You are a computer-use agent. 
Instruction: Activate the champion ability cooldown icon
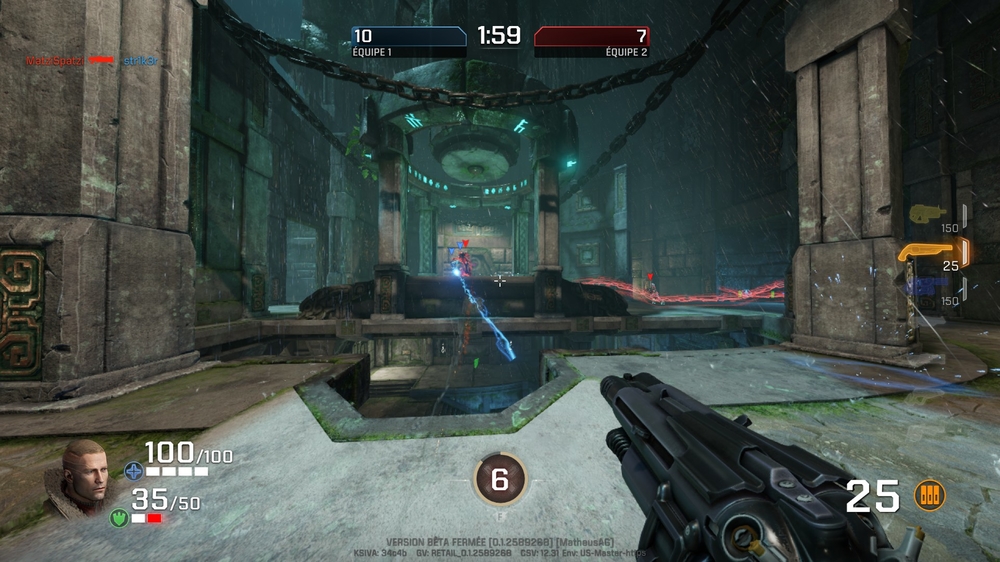[499, 480]
